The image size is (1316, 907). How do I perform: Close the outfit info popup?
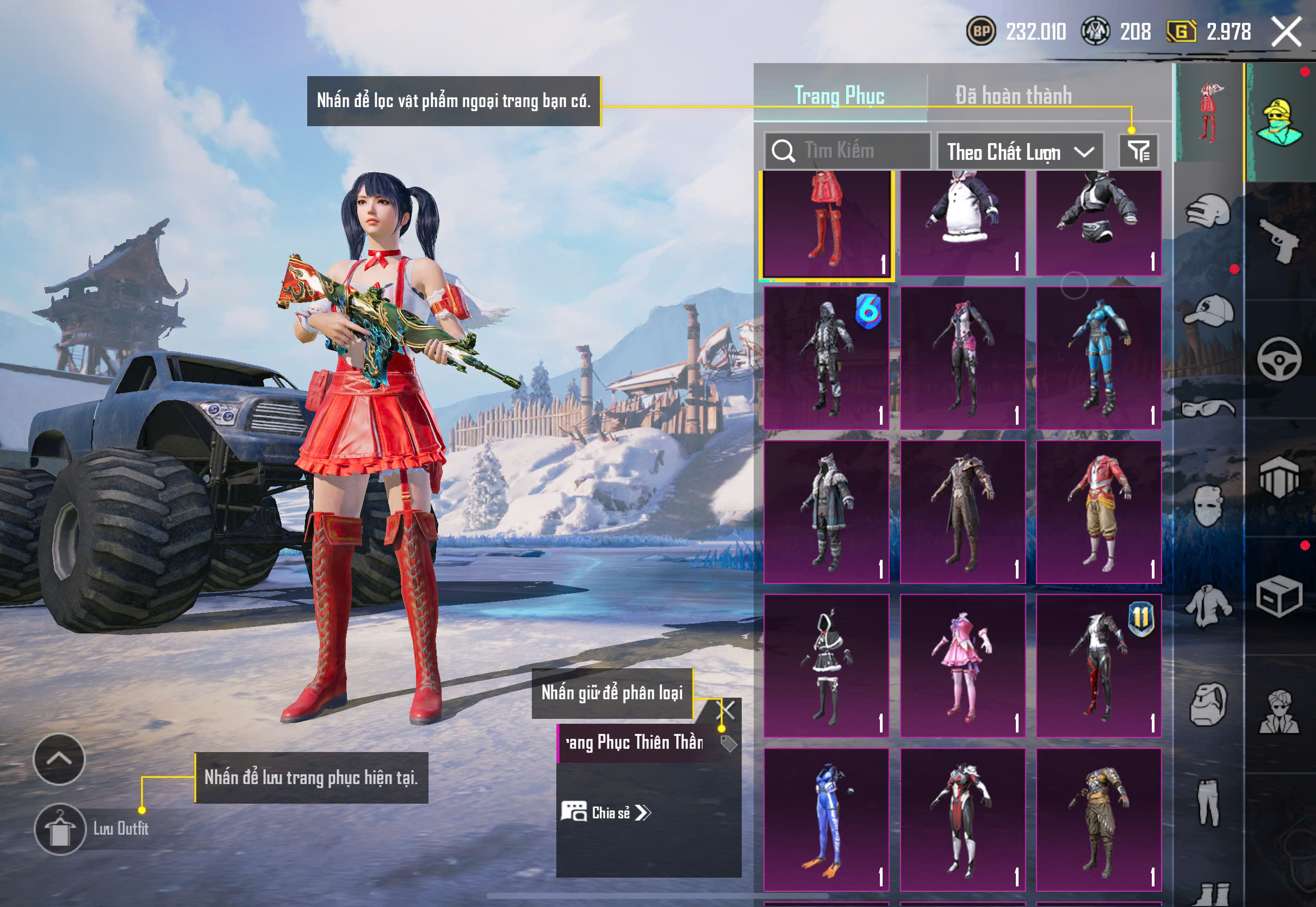tap(728, 710)
